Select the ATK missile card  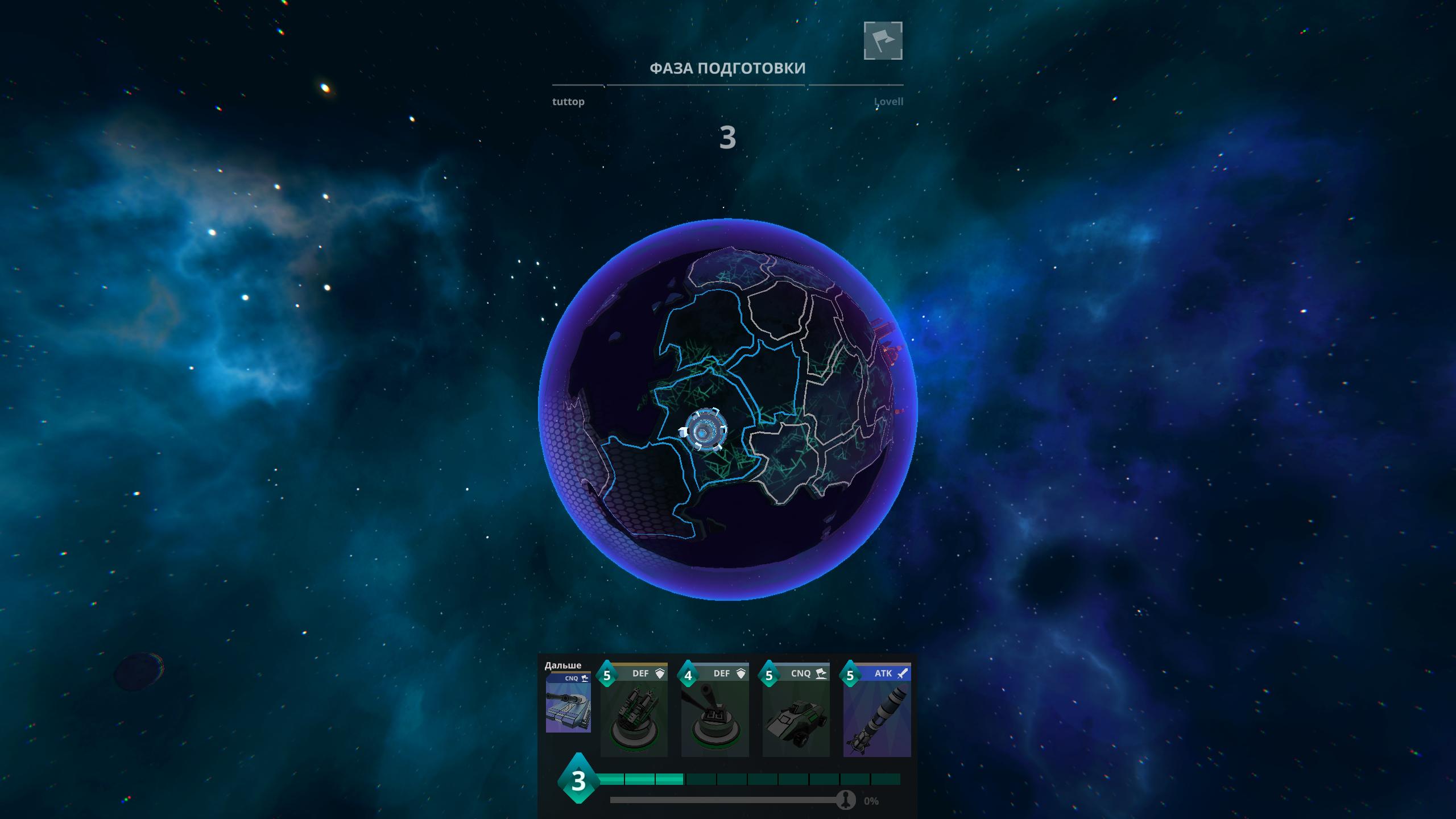coord(876,711)
